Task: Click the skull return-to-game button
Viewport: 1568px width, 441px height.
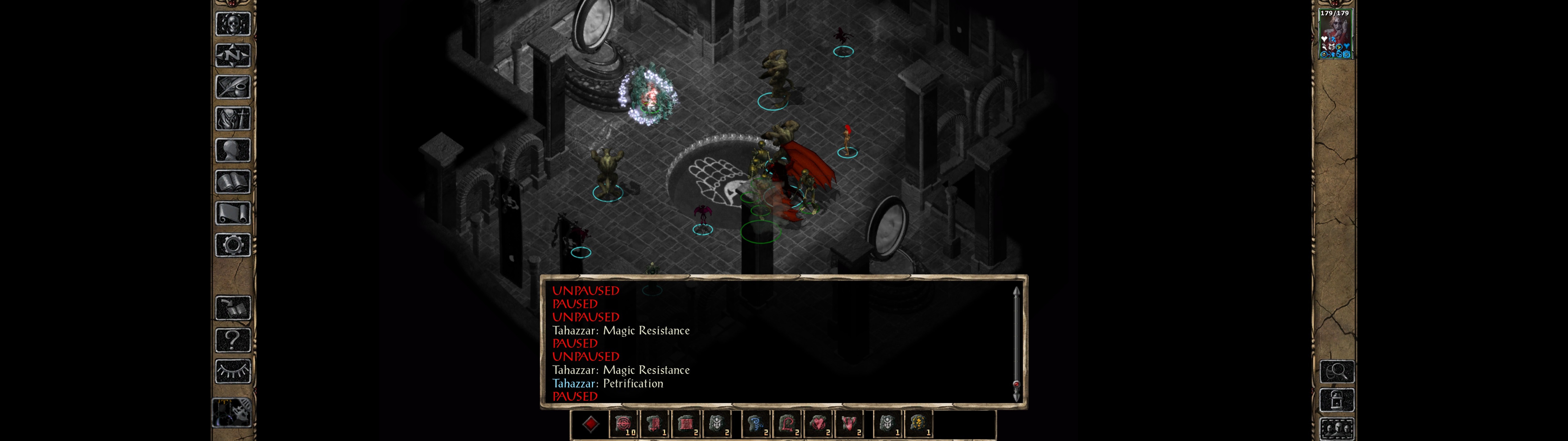Action: 232,24
